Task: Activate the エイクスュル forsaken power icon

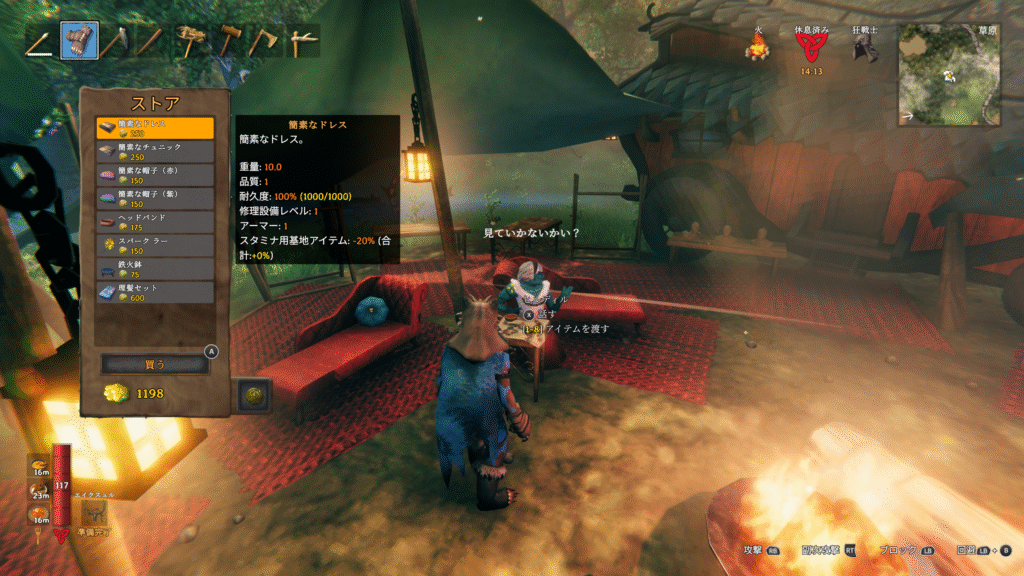Action: click(x=96, y=512)
